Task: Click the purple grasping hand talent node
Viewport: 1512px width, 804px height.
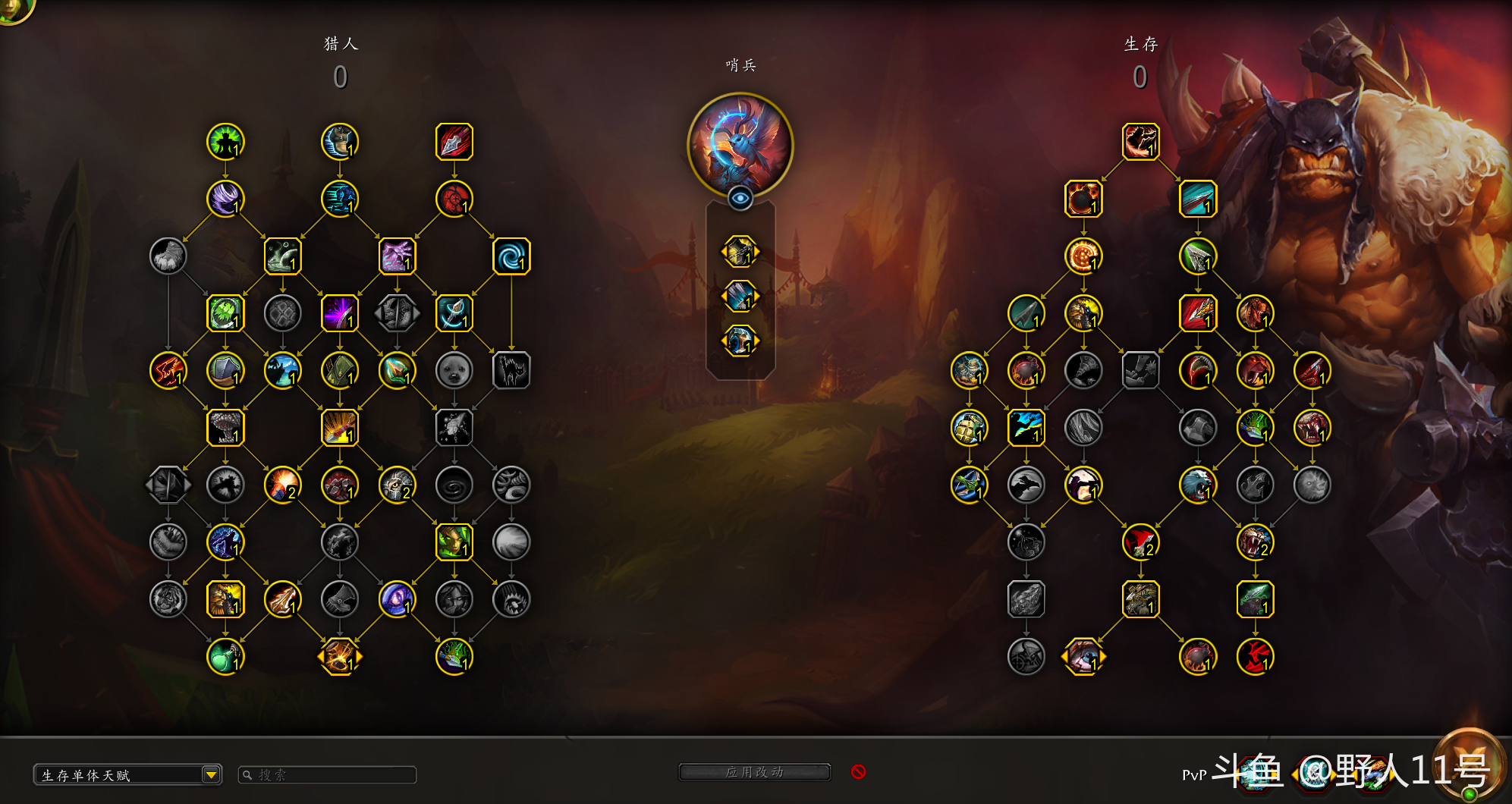Action: [x=397, y=256]
